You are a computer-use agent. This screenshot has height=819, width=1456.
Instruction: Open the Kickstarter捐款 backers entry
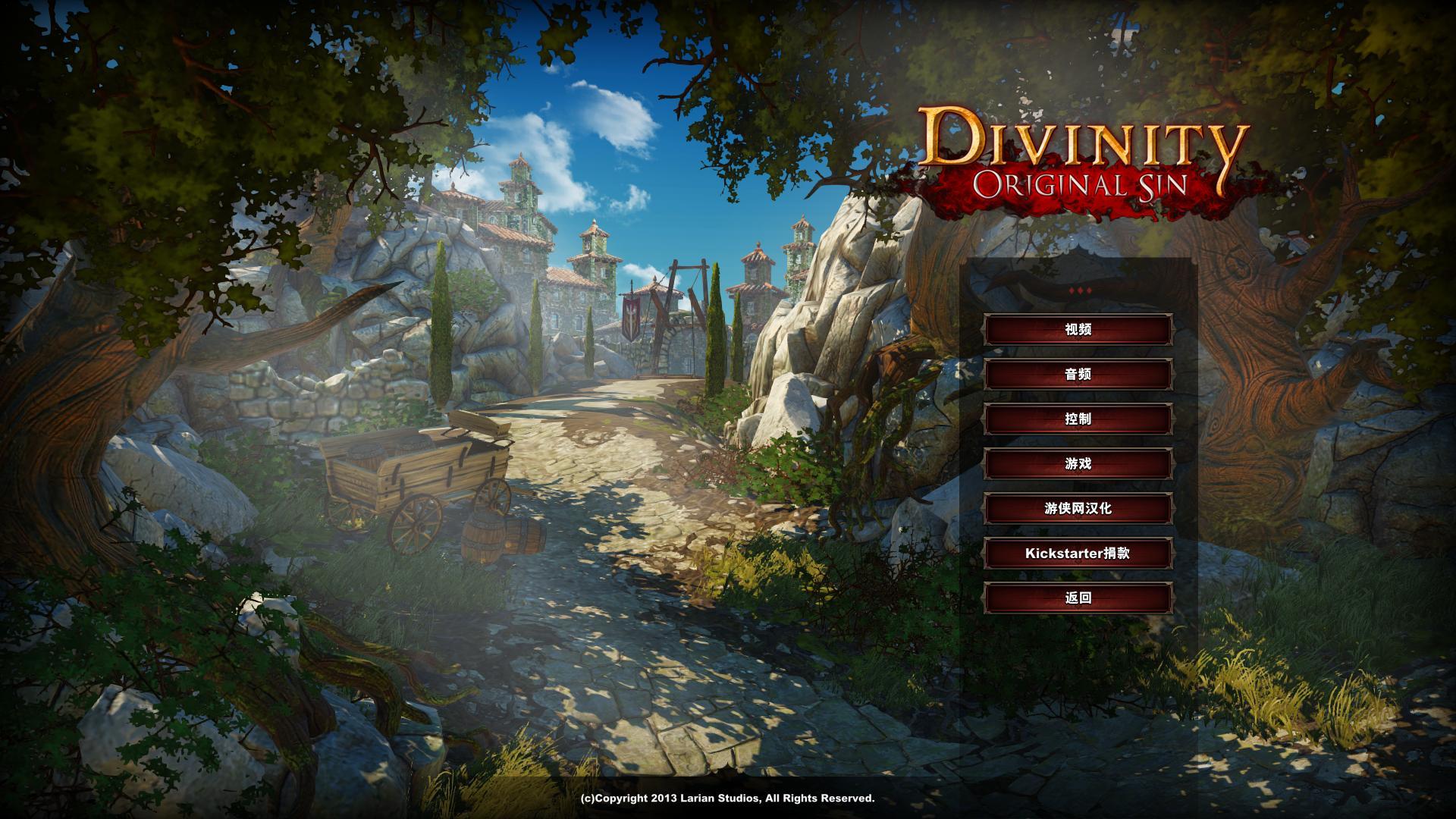tap(1078, 554)
